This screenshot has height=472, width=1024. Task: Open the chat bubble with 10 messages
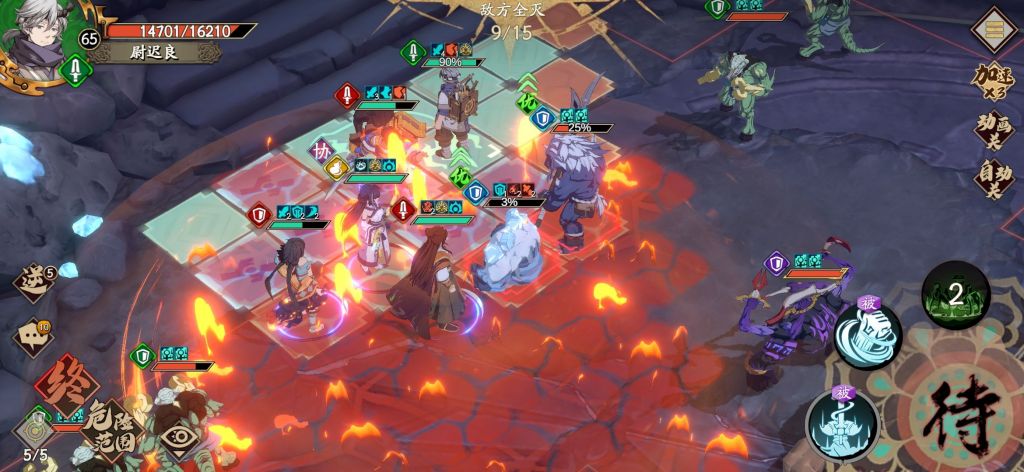32,337
